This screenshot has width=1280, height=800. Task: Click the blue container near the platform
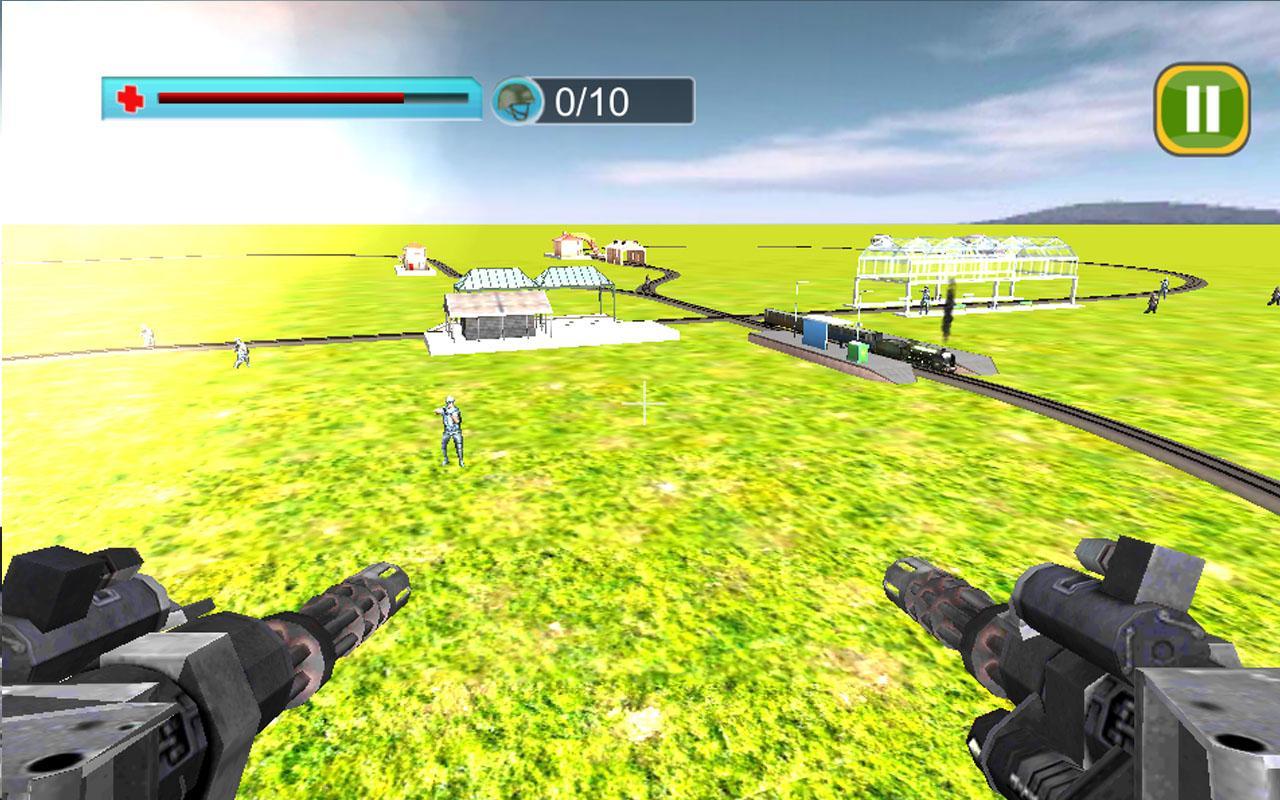click(816, 330)
